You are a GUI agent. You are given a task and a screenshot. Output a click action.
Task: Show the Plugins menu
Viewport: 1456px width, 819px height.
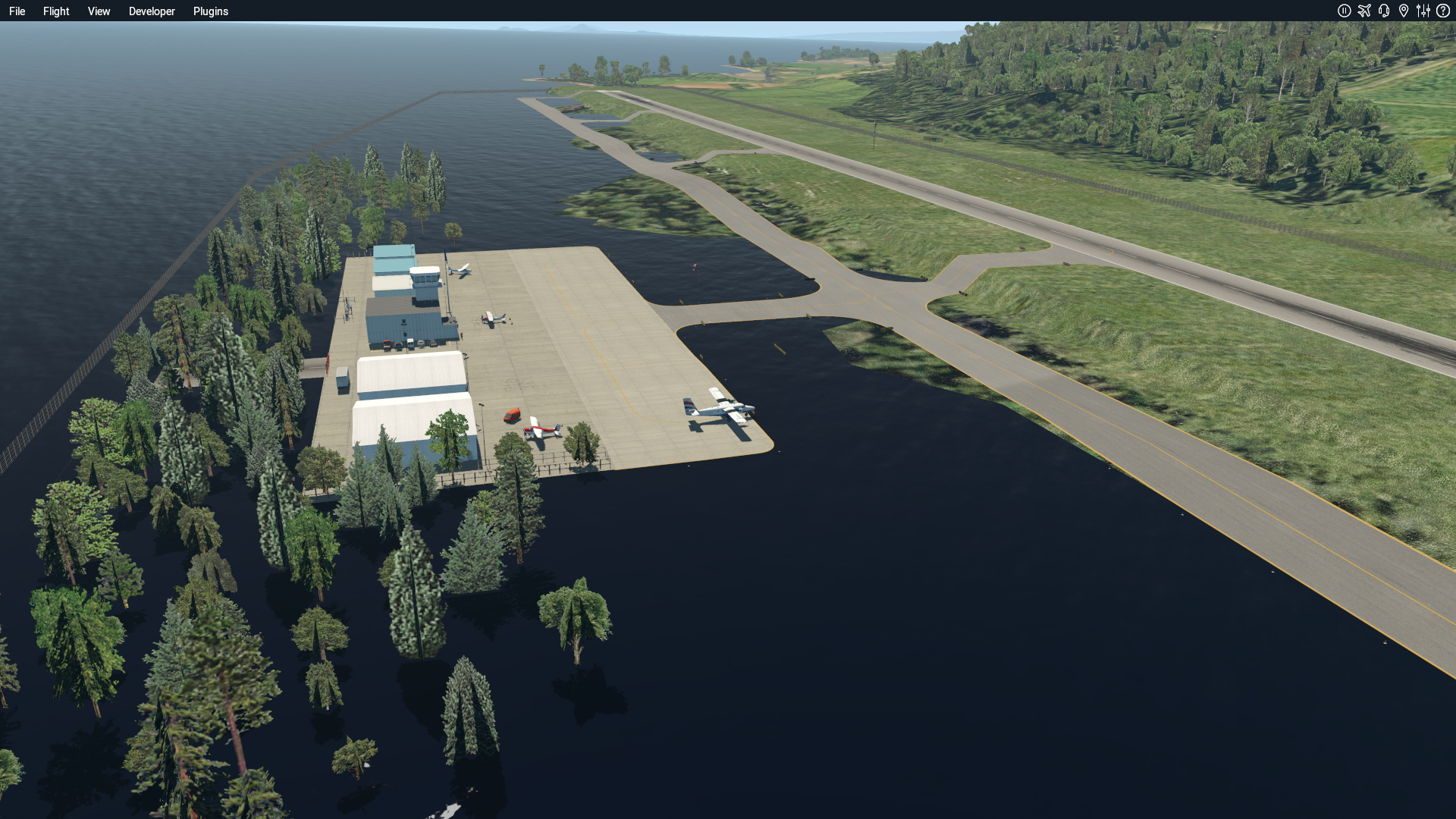point(211,11)
